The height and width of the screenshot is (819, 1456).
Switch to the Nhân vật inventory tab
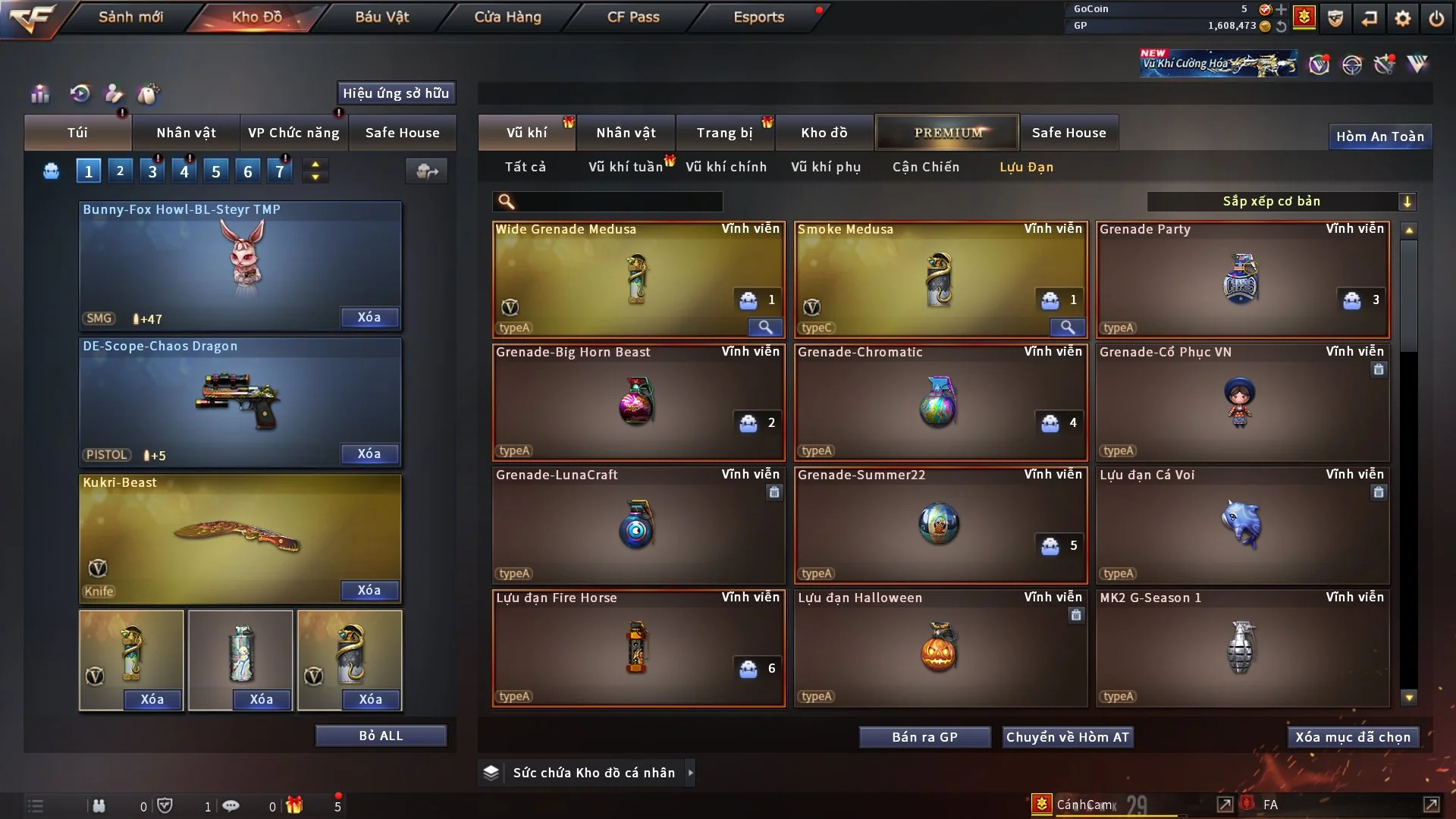click(x=626, y=133)
